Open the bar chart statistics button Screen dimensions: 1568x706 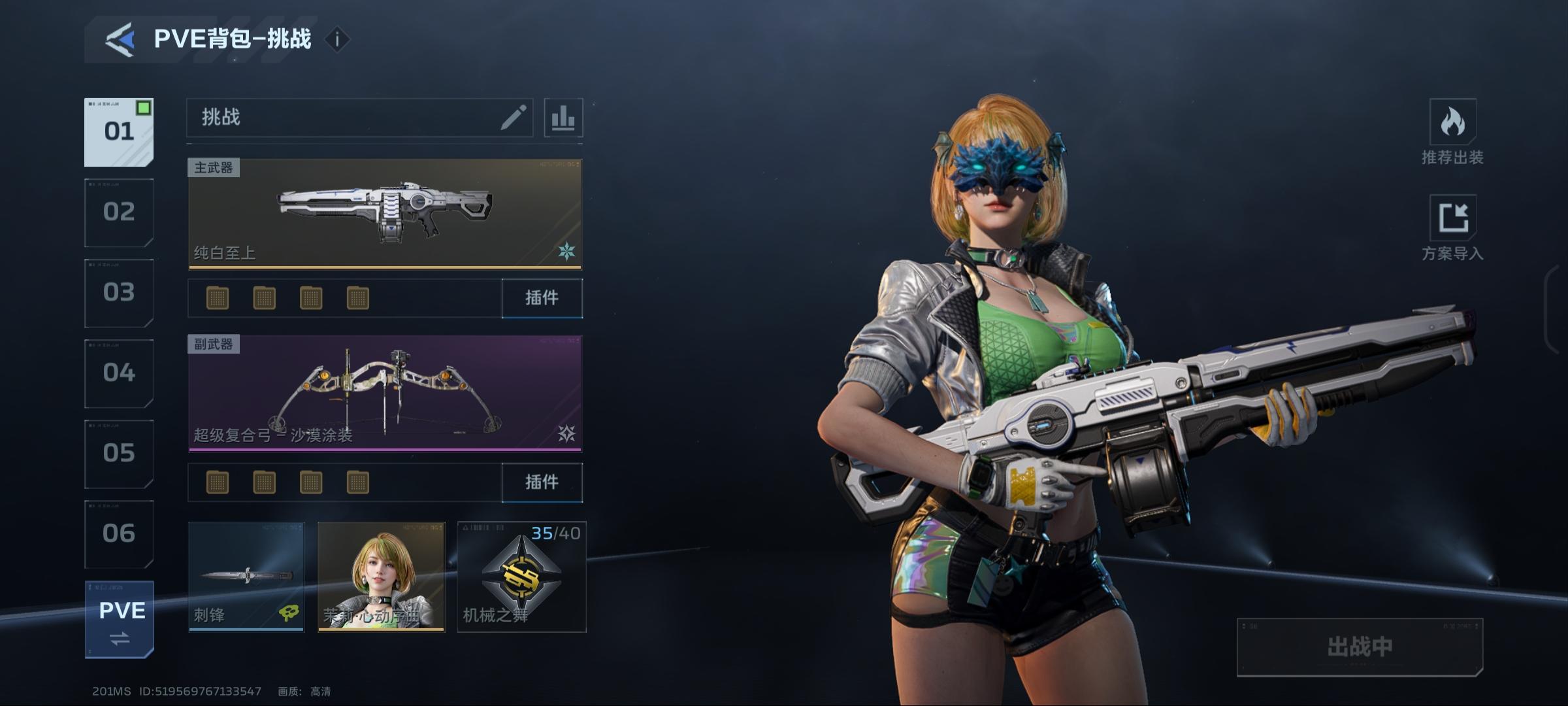coord(563,118)
